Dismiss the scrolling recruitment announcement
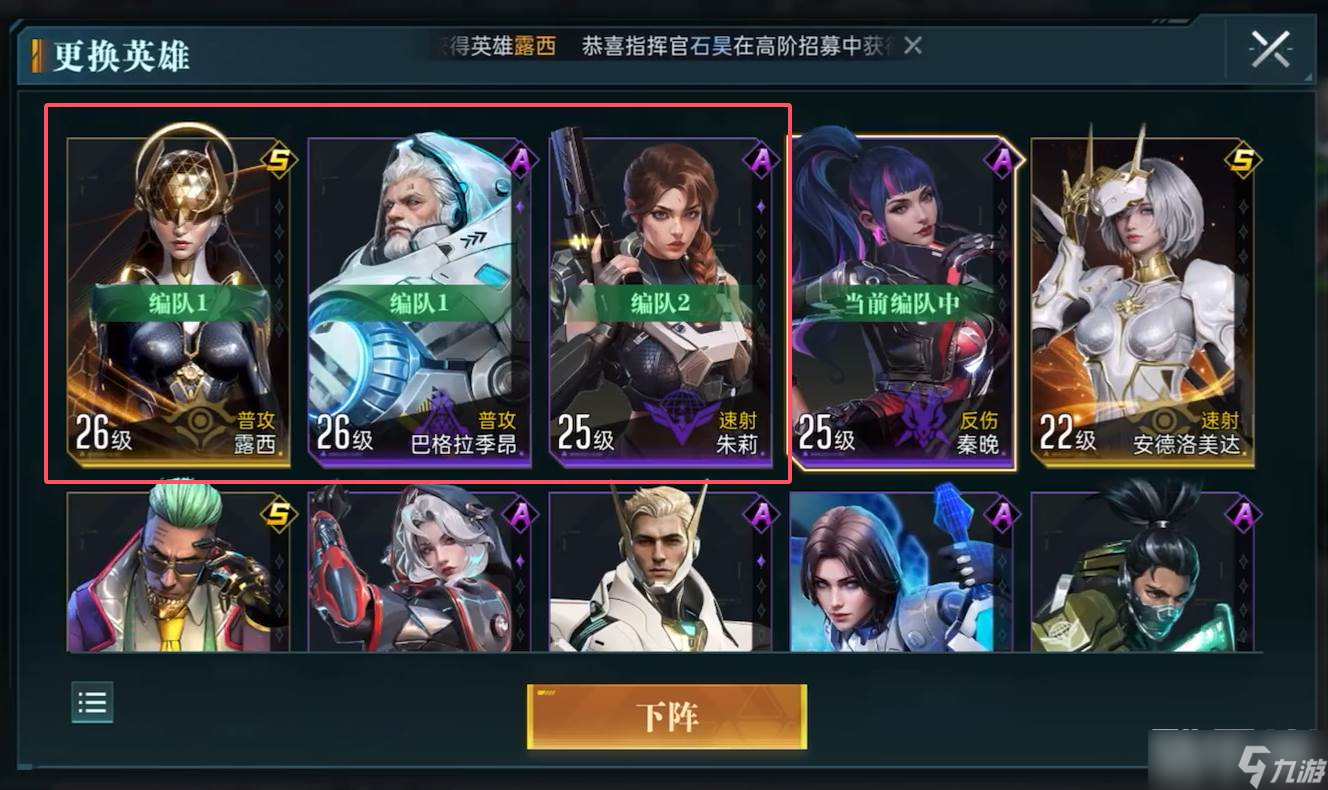 (913, 45)
